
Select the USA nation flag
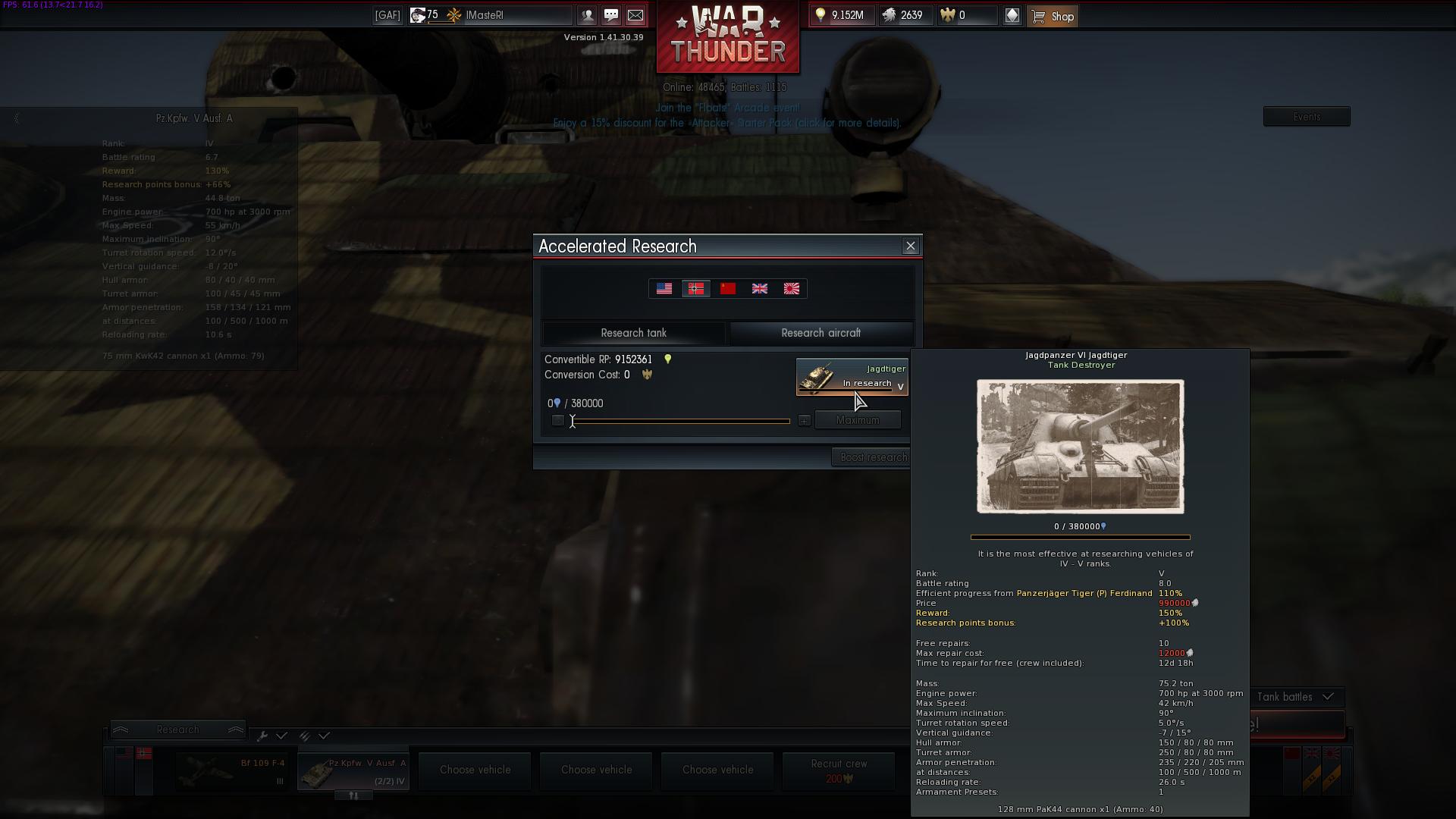click(664, 288)
